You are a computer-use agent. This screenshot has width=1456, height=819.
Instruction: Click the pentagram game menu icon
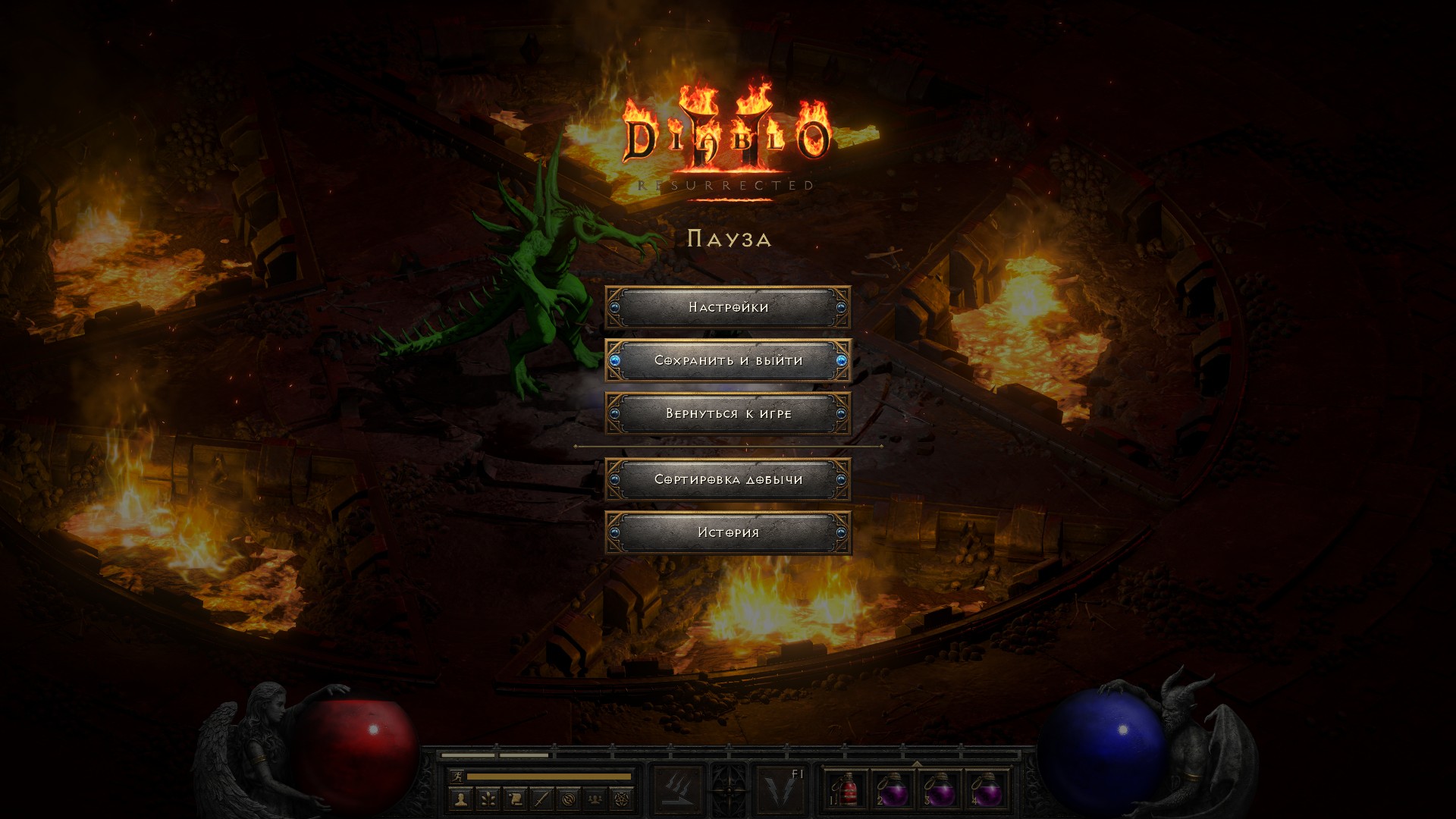[622, 799]
